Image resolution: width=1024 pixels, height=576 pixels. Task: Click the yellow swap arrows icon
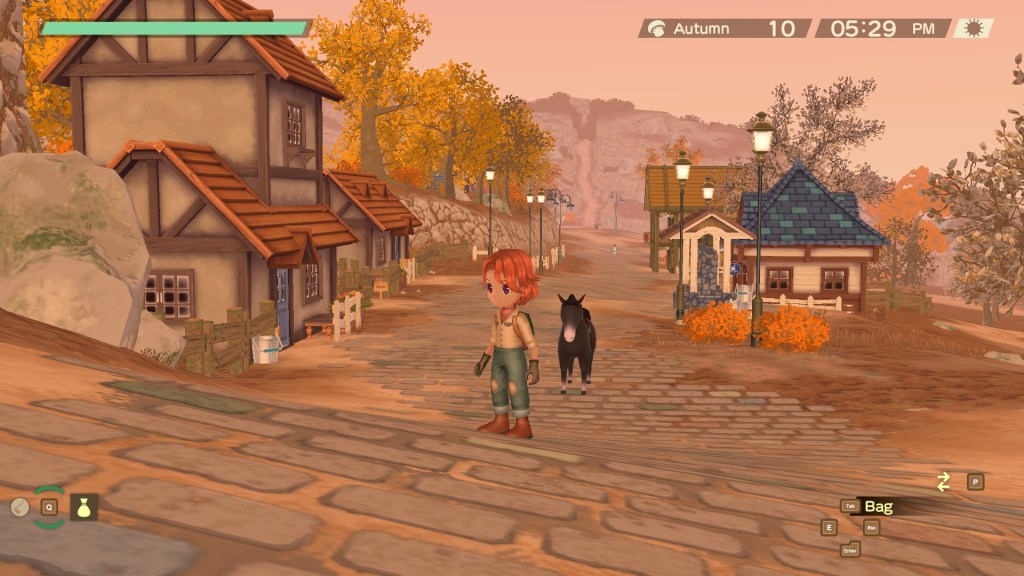click(943, 482)
